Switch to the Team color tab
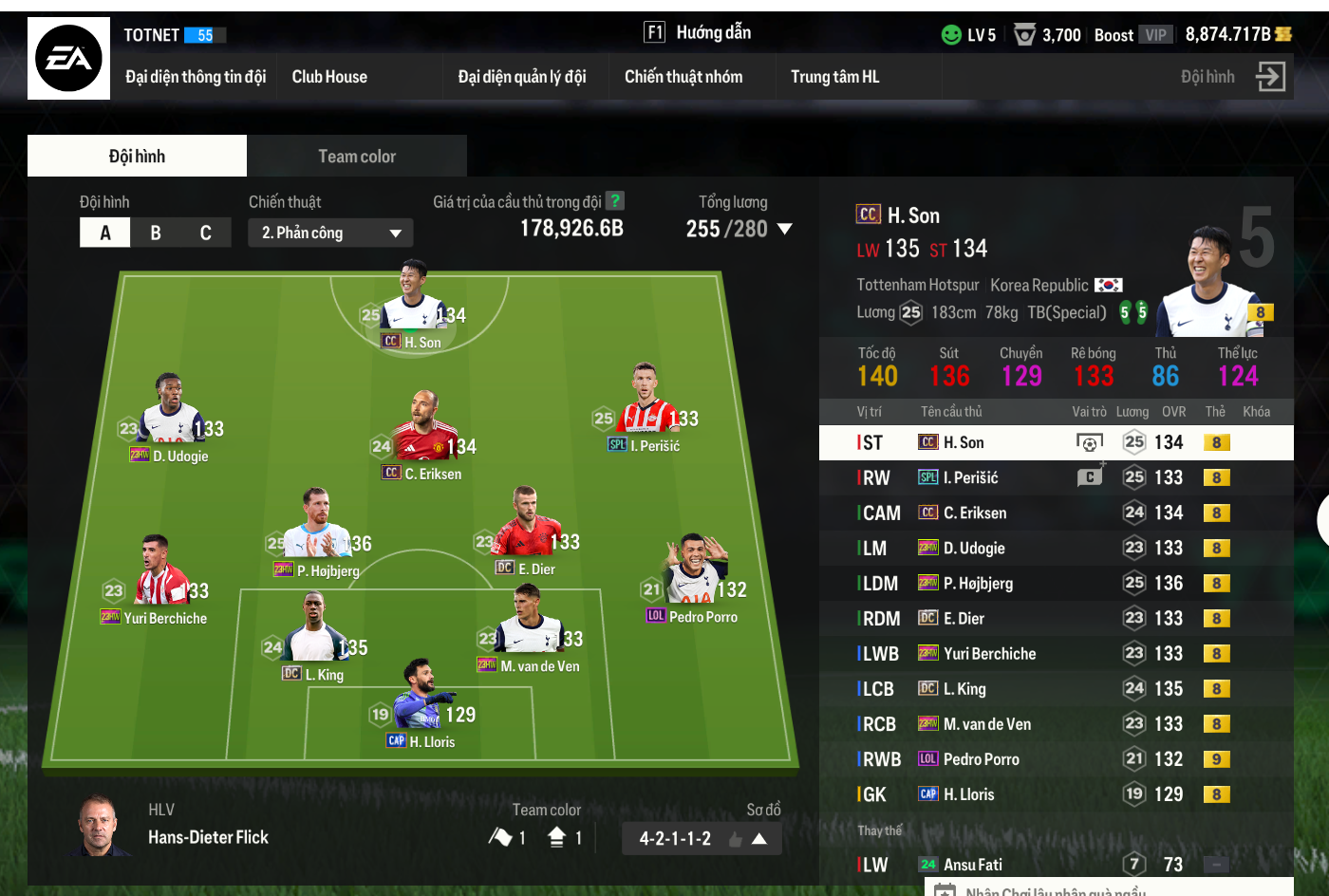This screenshot has height=896, width=1329. coord(357,155)
